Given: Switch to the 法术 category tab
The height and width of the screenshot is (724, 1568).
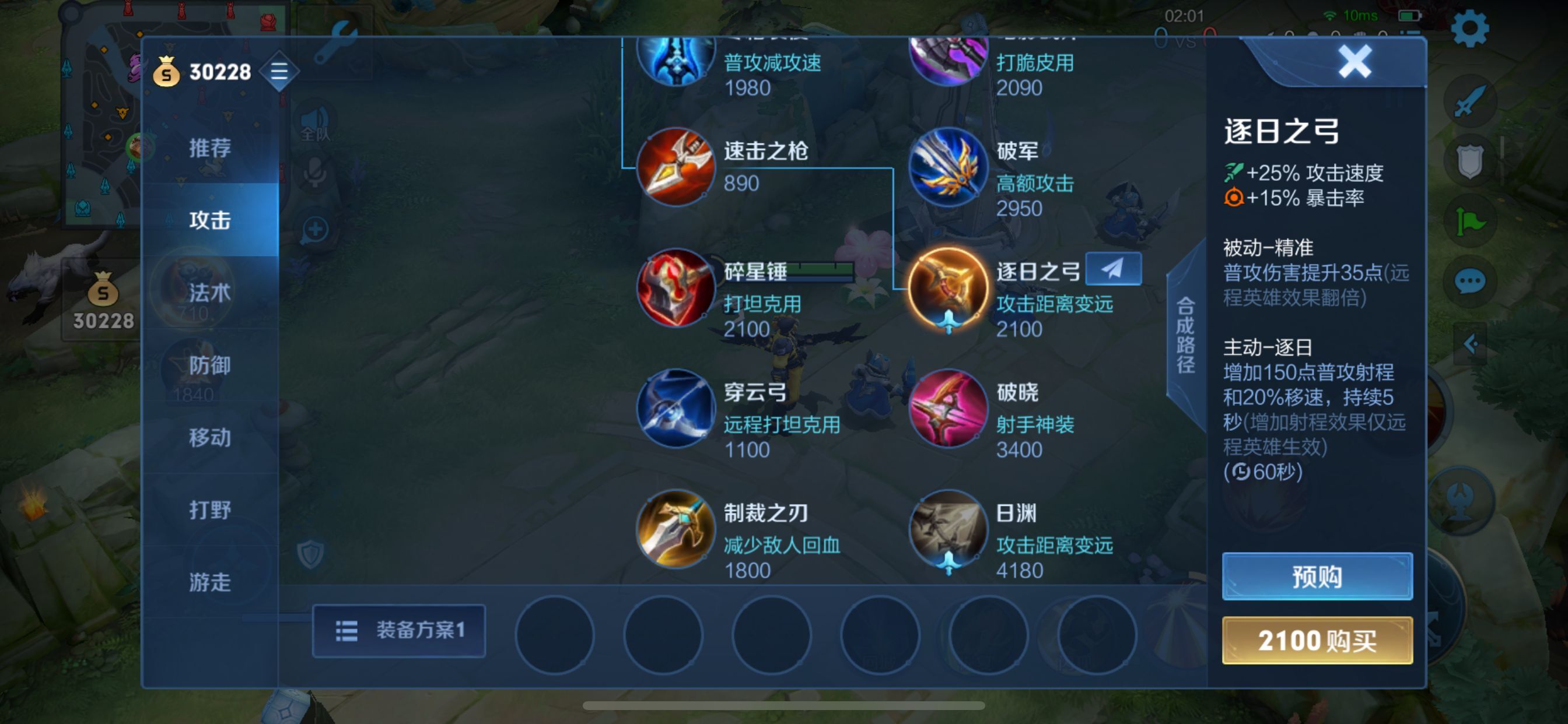Looking at the screenshot, I should point(209,293).
